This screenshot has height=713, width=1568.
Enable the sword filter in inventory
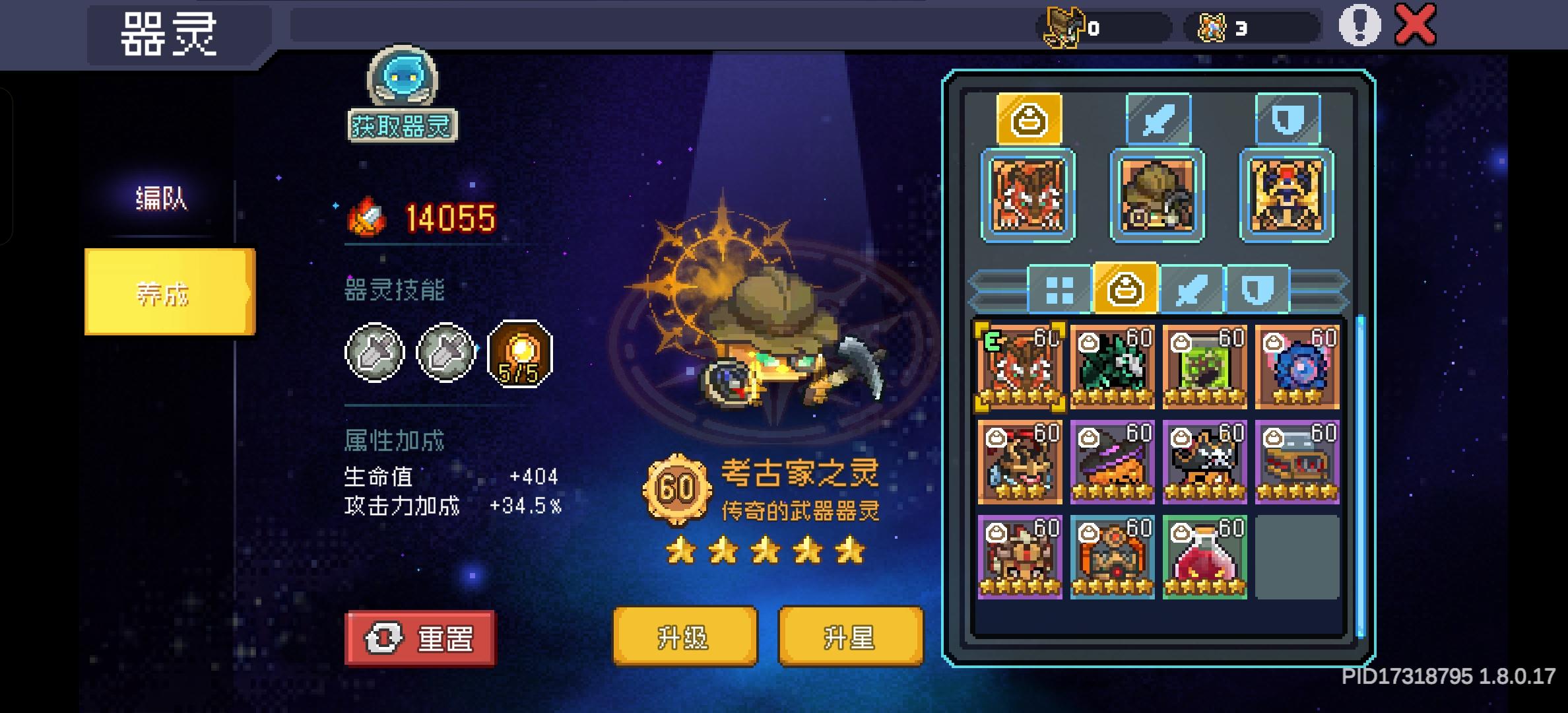coord(1192,289)
